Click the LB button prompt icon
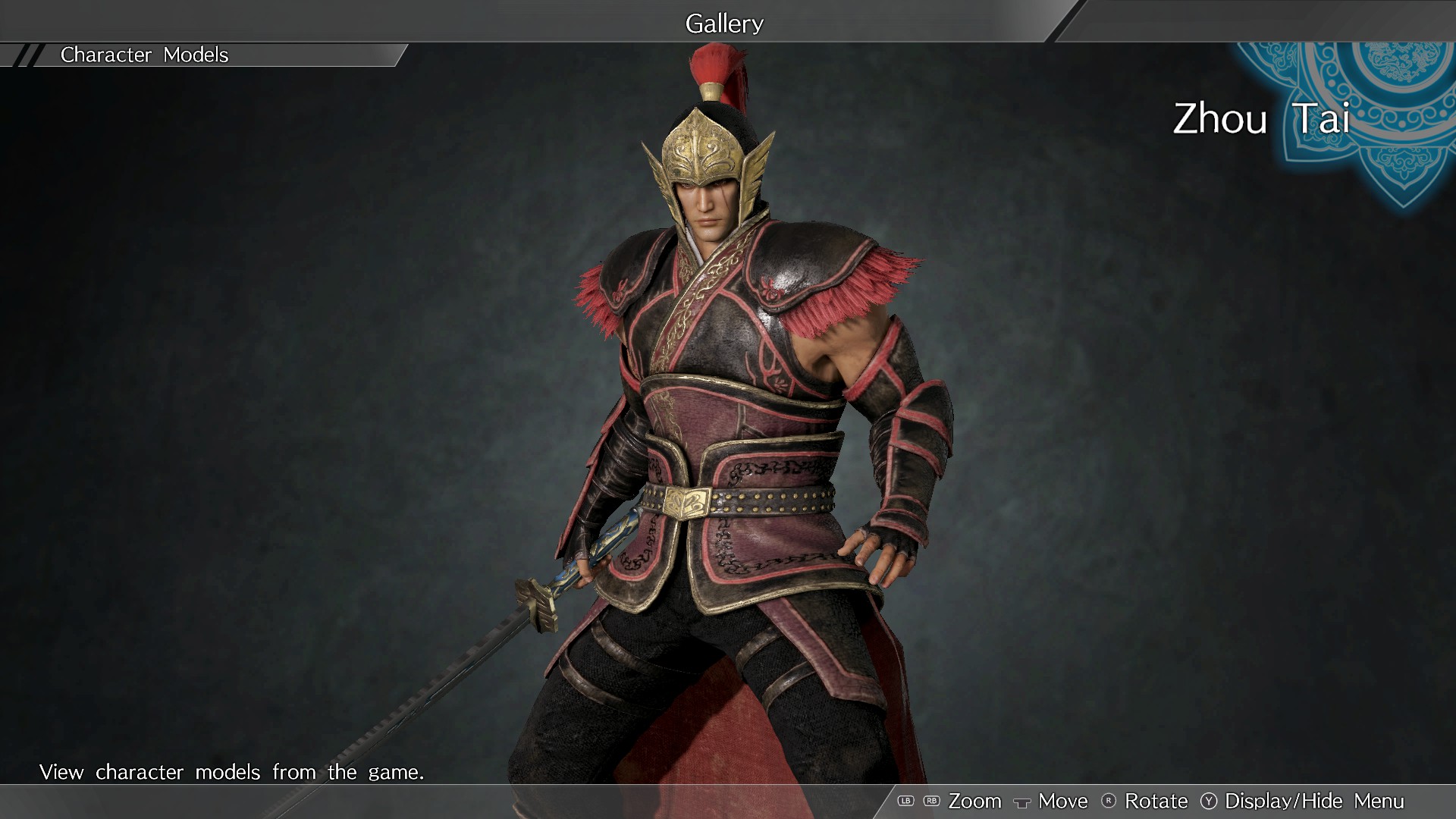Image resolution: width=1456 pixels, height=819 pixels. tap(907, 801)
